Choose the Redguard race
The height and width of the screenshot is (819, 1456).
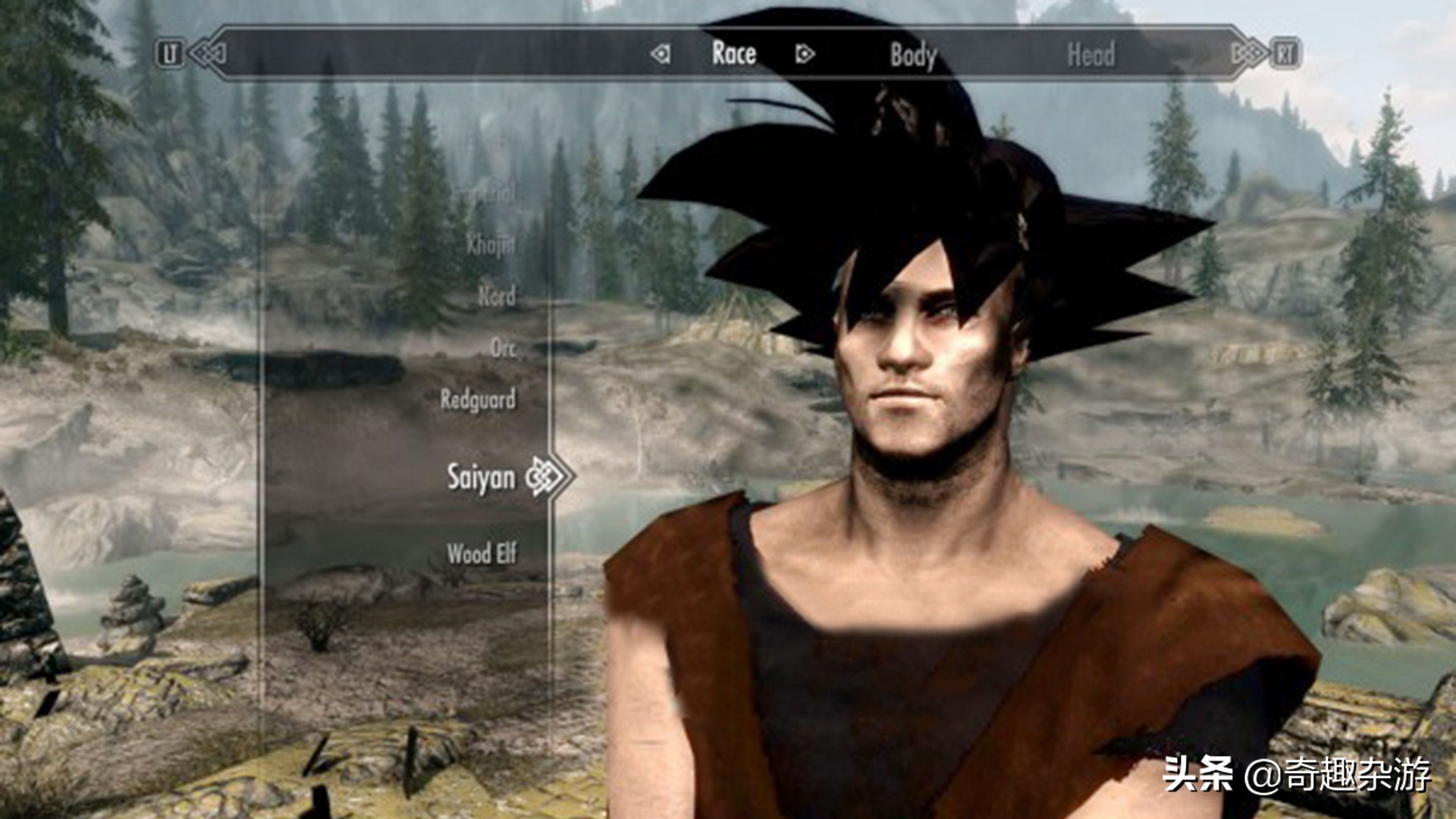[478, 400]
